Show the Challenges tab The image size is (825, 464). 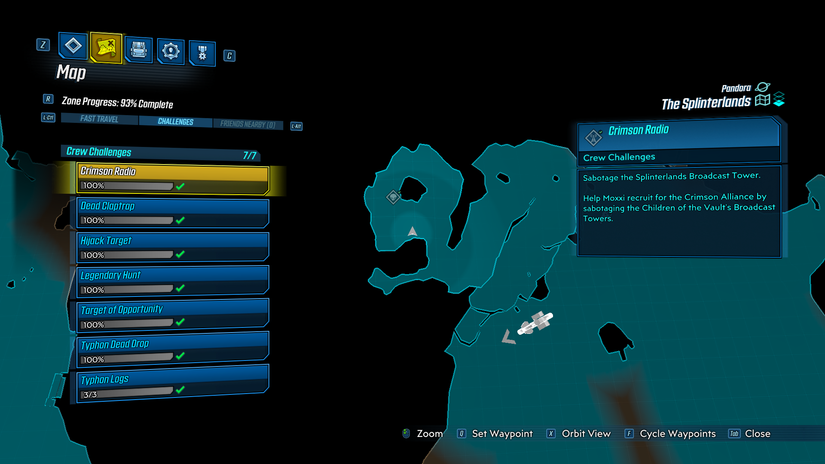[175, 121]
